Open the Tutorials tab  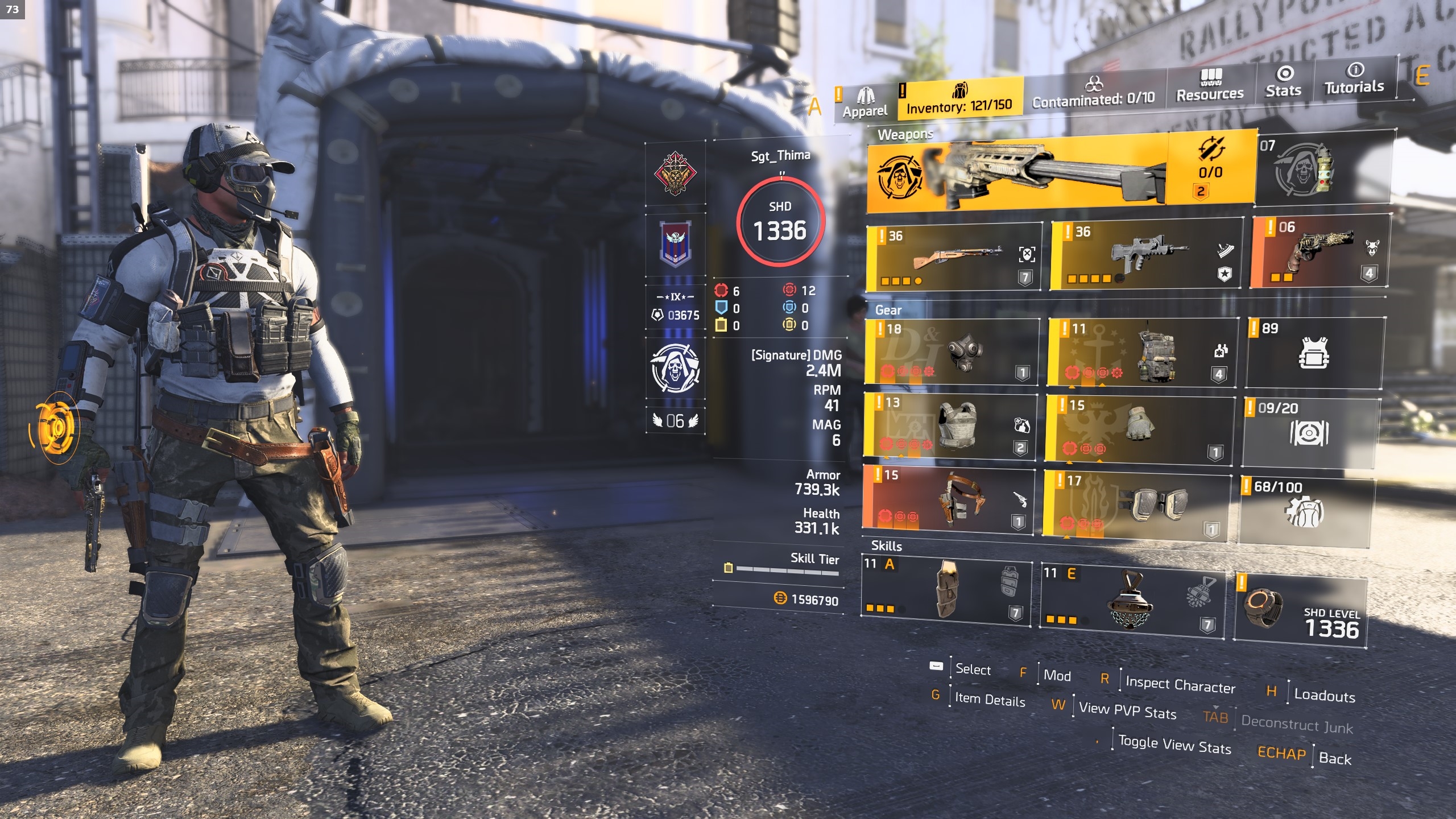point(1354,80)
